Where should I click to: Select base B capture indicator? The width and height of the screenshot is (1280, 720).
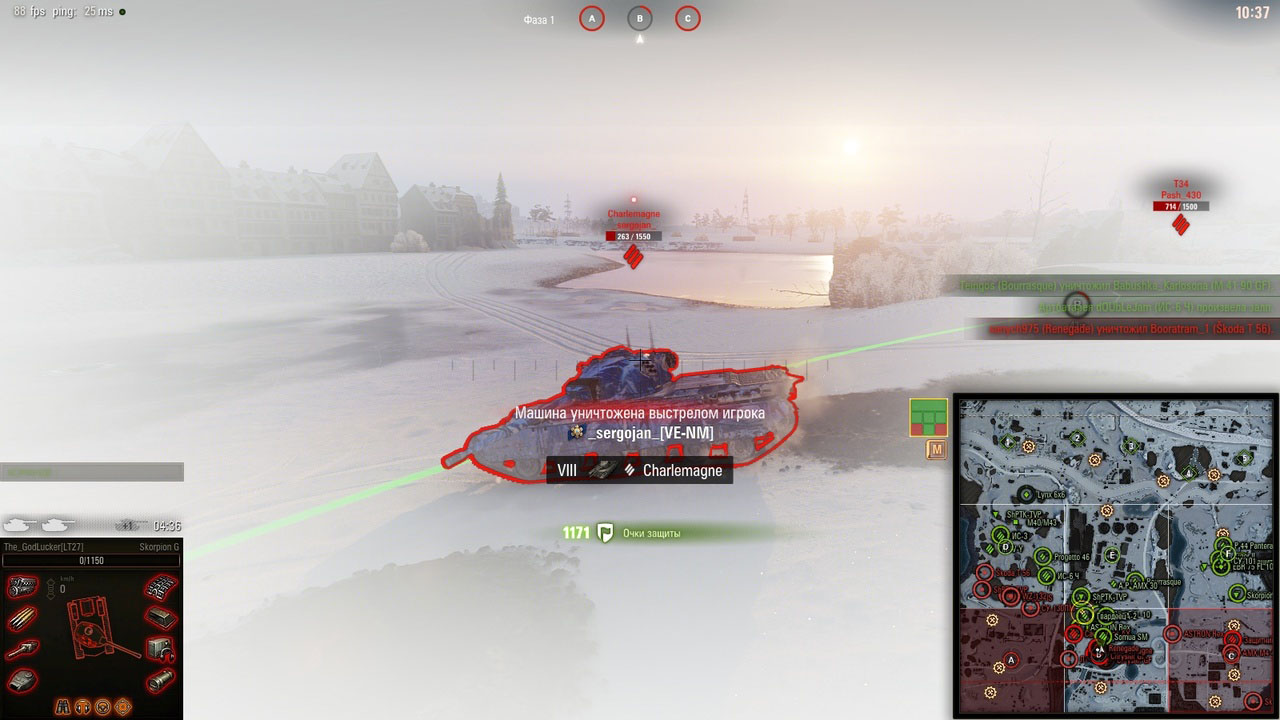(x=640, y=19)
